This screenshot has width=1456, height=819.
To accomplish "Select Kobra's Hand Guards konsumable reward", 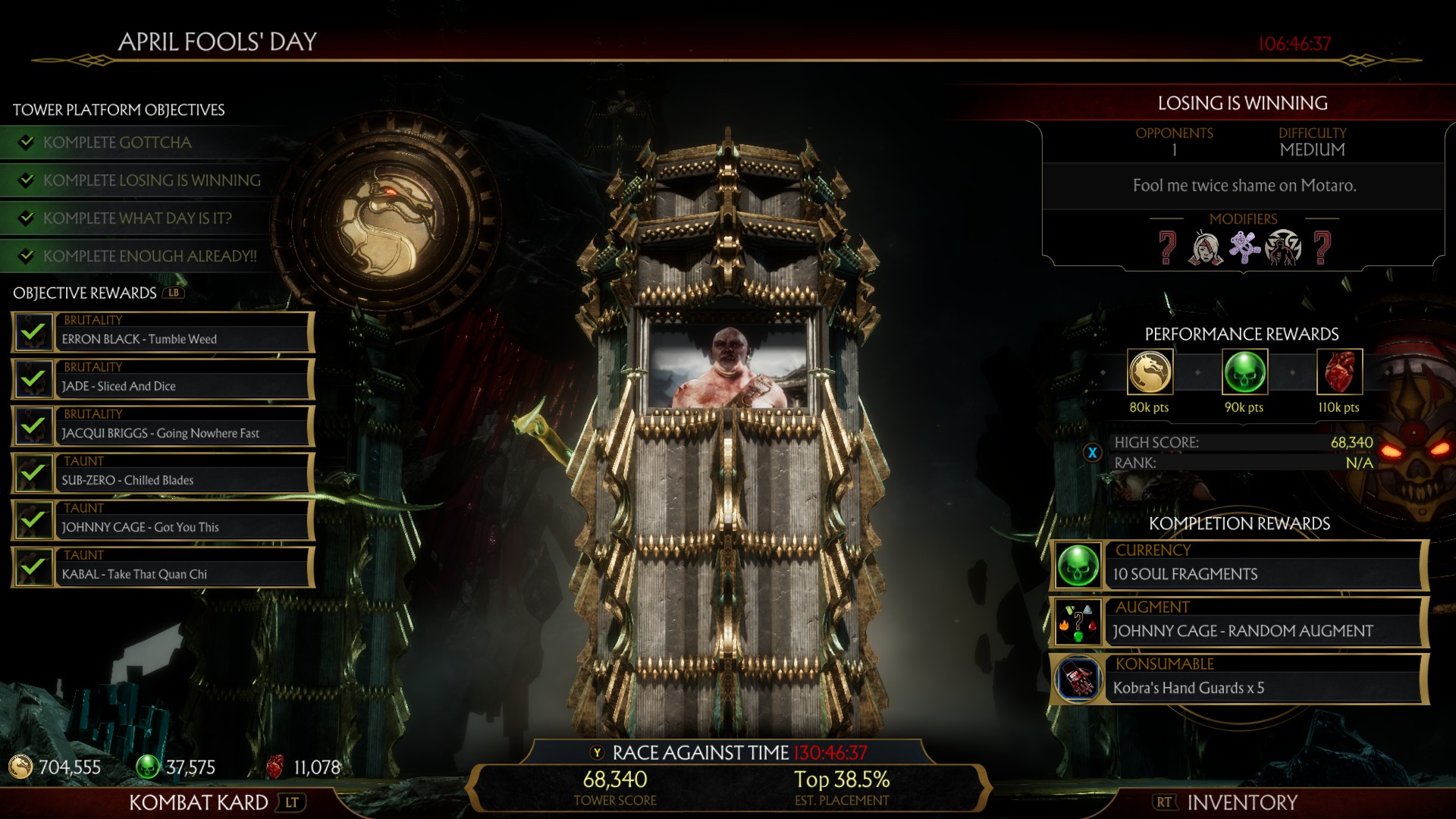I will pyautogui.click(x=1240, y=679).
